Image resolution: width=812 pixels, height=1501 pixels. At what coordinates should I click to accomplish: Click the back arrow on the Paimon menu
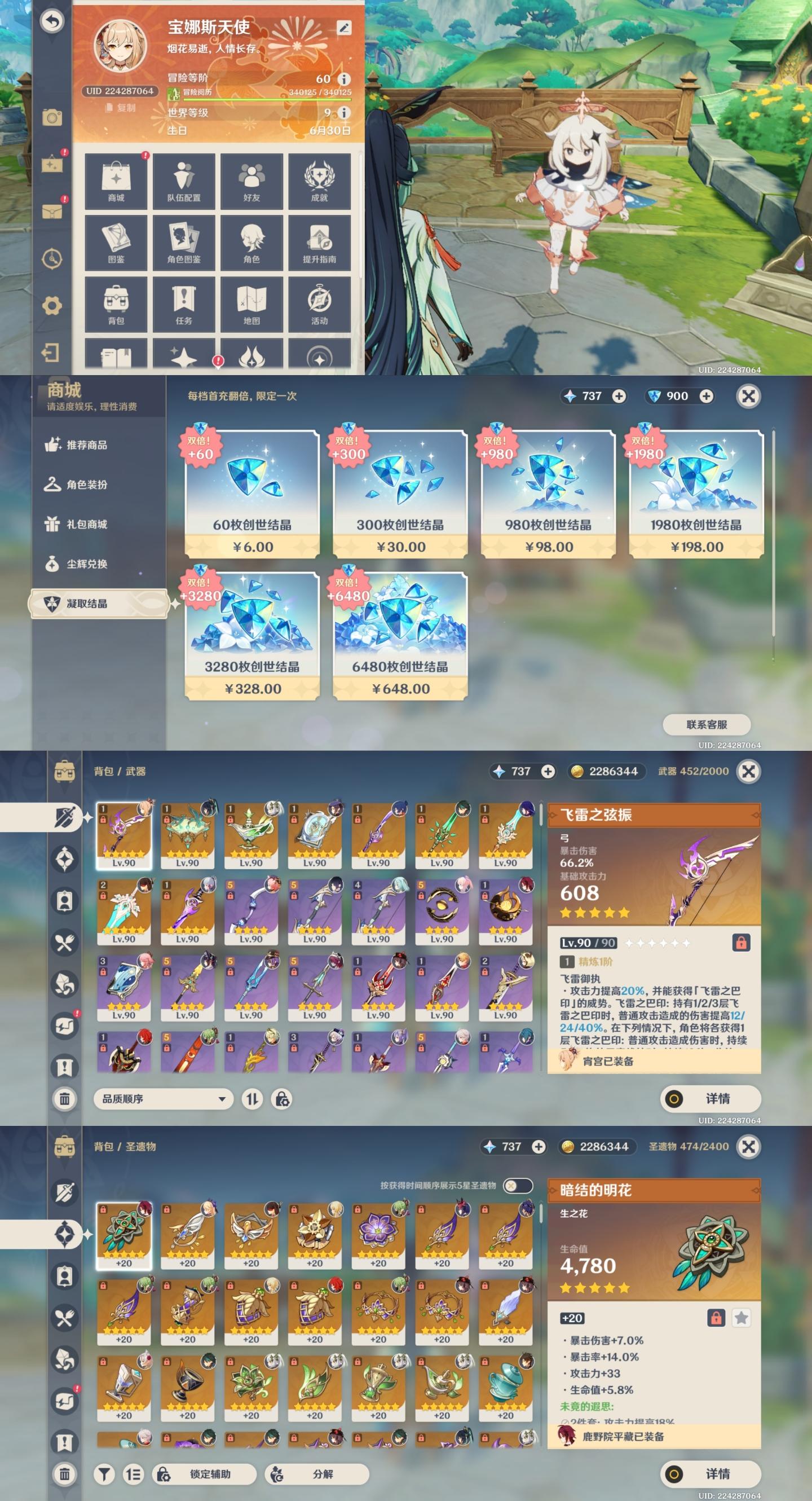tap(52, 21)
